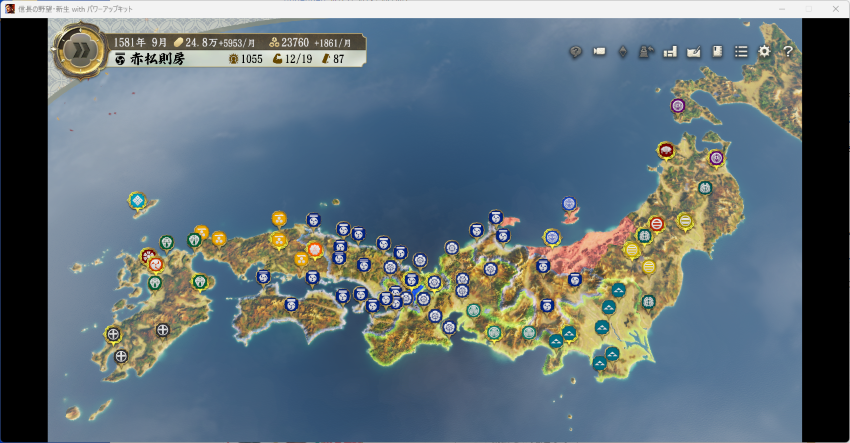The image size is (850, 443).
Task: Minimize the game window
Action: (x=780, y=8)
